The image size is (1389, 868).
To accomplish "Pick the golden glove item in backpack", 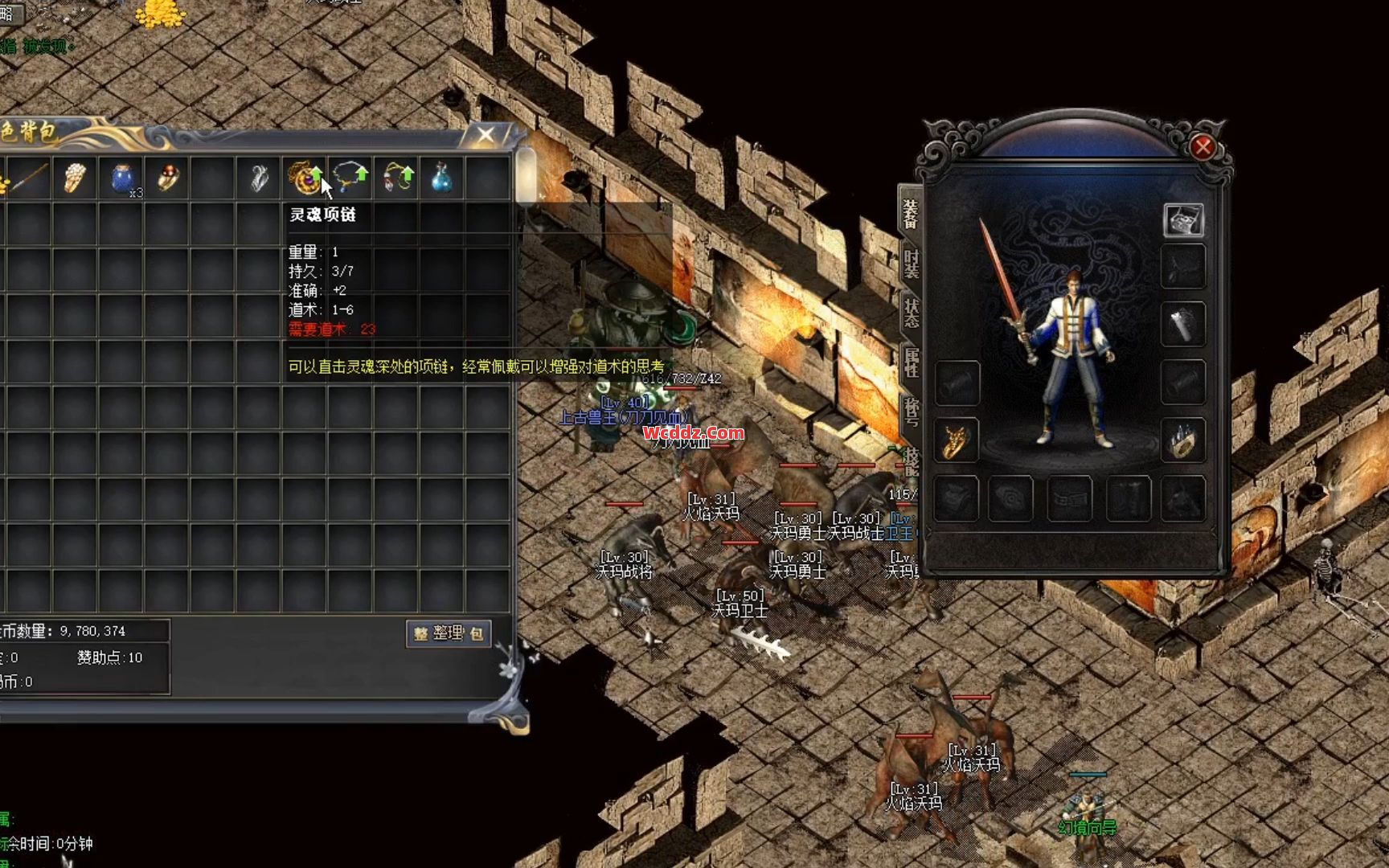I will 75,178.
